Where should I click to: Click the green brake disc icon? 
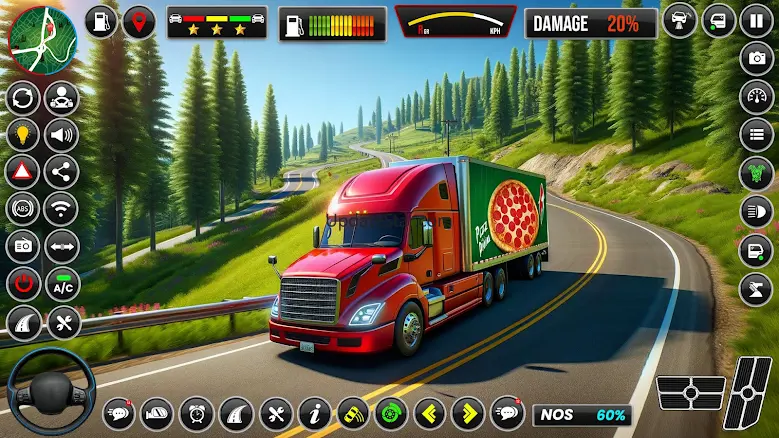coord(392,413)
